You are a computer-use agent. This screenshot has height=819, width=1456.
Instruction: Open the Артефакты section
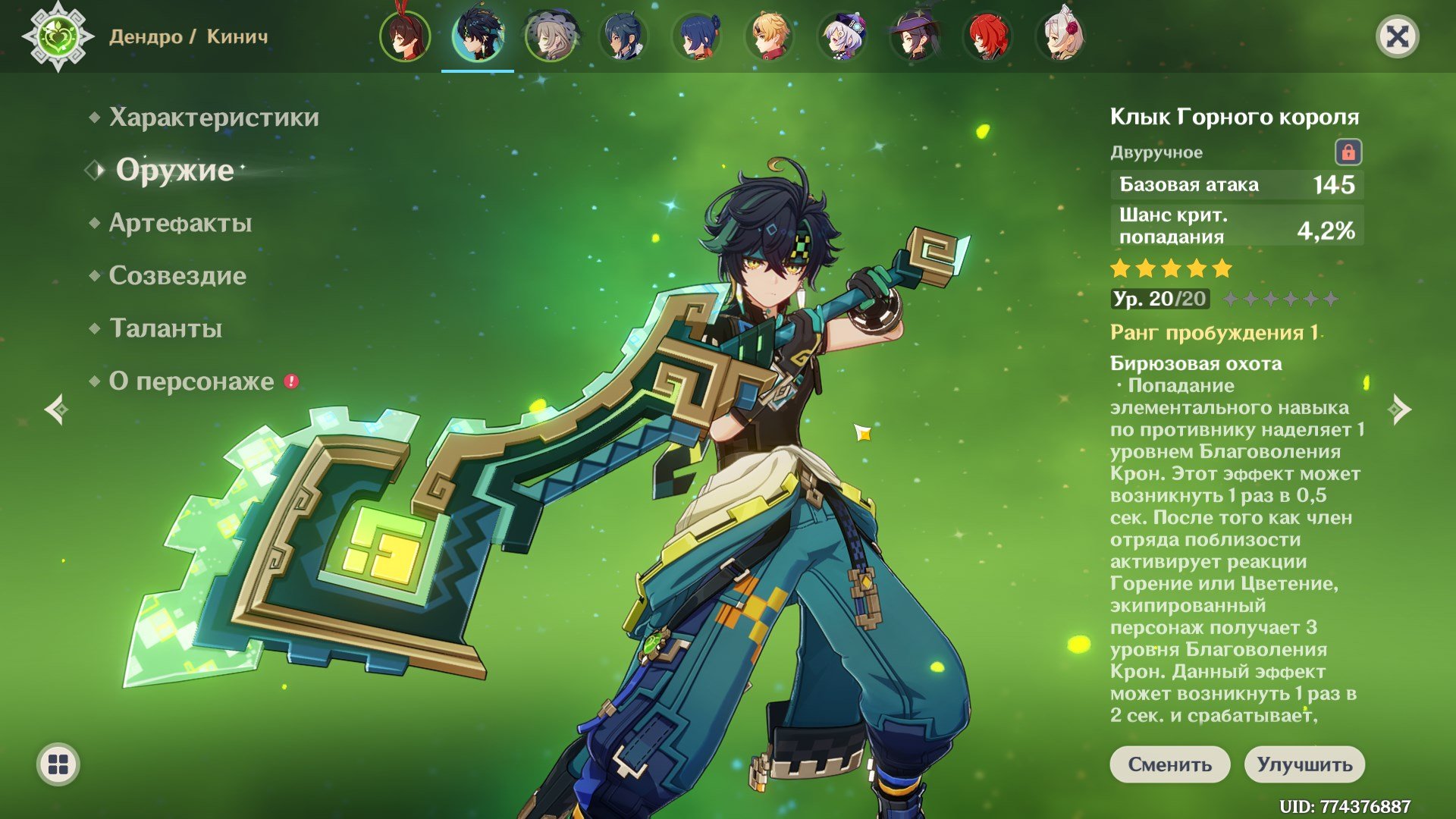click(x=180, y=223)
